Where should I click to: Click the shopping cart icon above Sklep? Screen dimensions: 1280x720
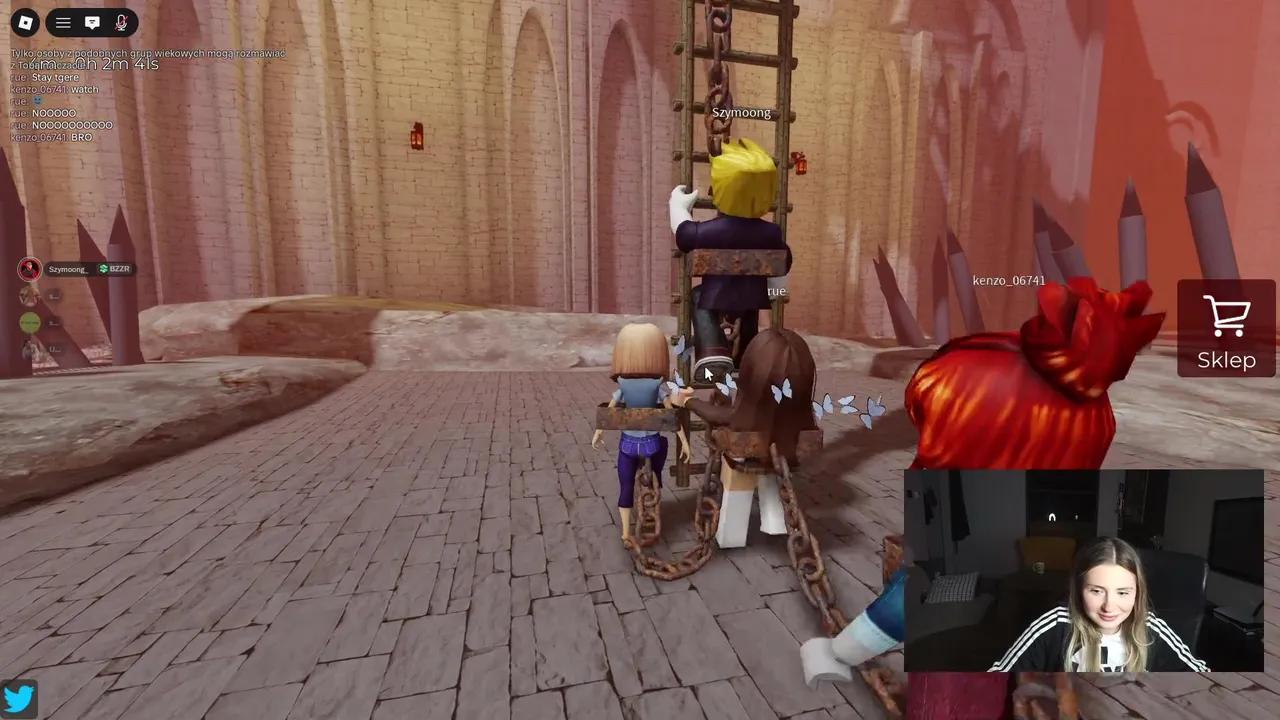click(x=1226, y=316)
